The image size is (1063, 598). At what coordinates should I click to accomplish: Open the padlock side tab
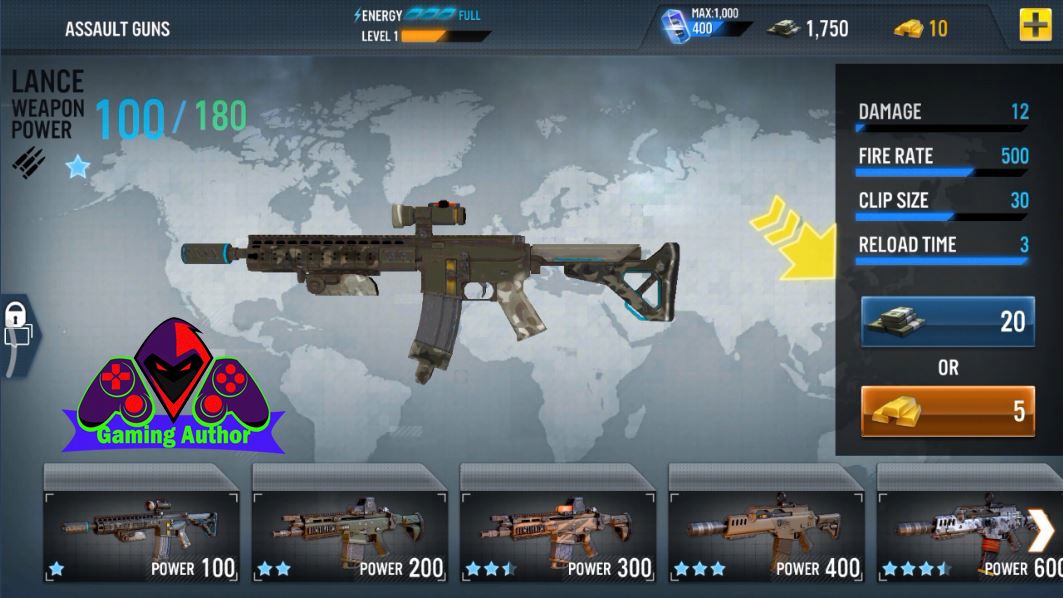click(17, 334)
